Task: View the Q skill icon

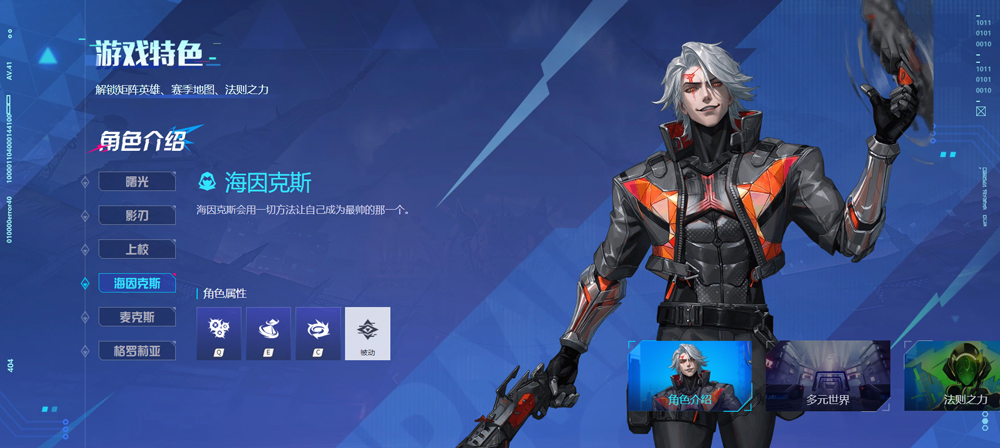Action: 219,333
